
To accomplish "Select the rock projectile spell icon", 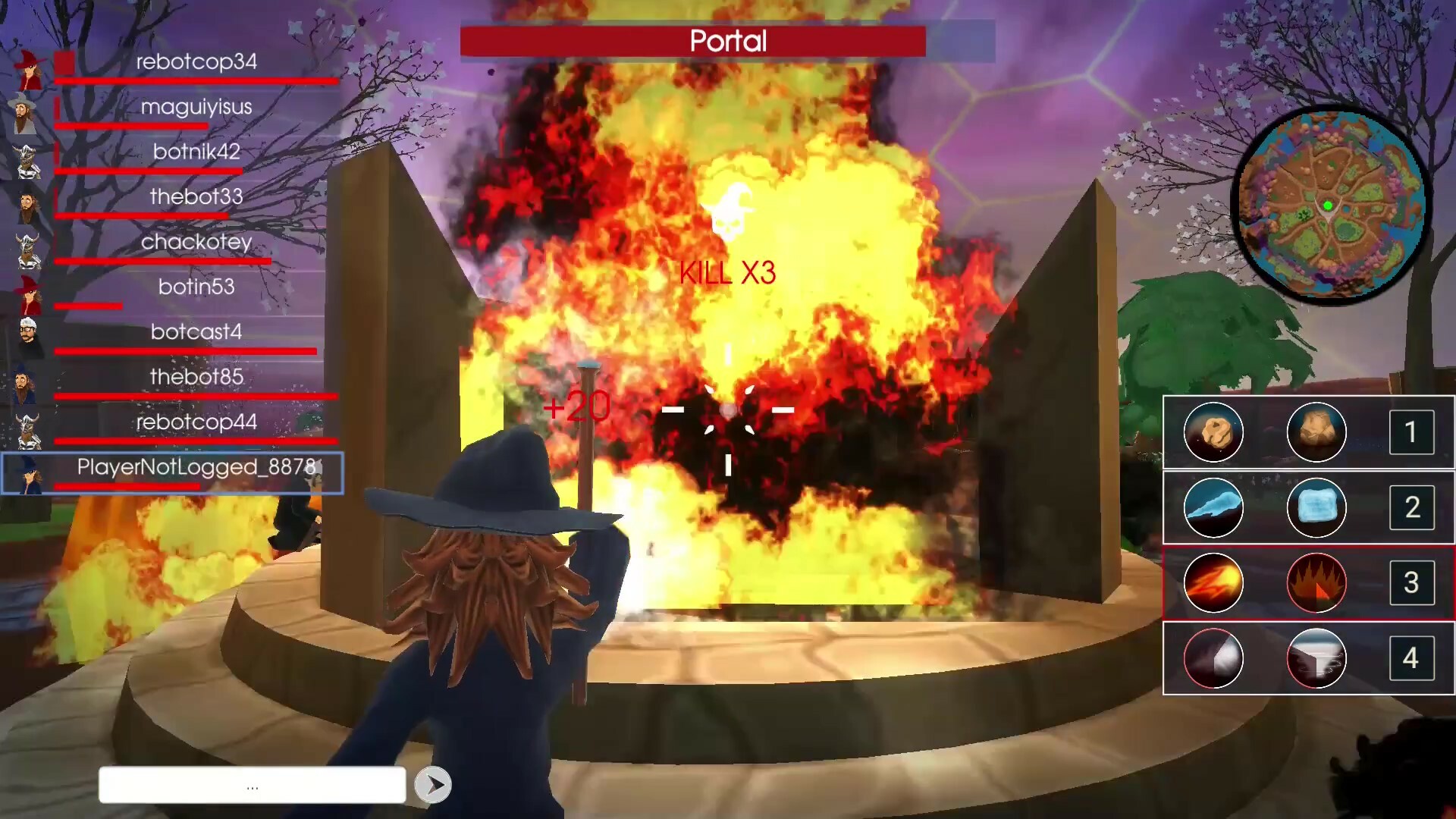I will 1213,432.
